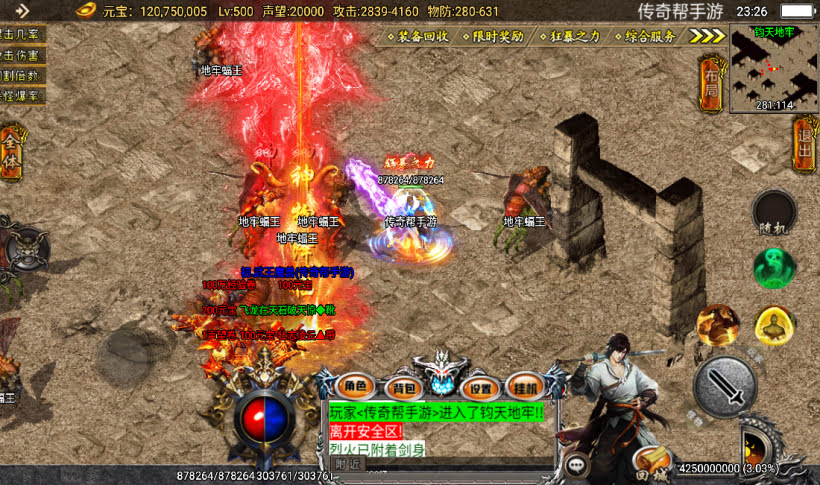
Task: Switch to the 附近 nearby chat tab
Action: (x=347, y=465)
